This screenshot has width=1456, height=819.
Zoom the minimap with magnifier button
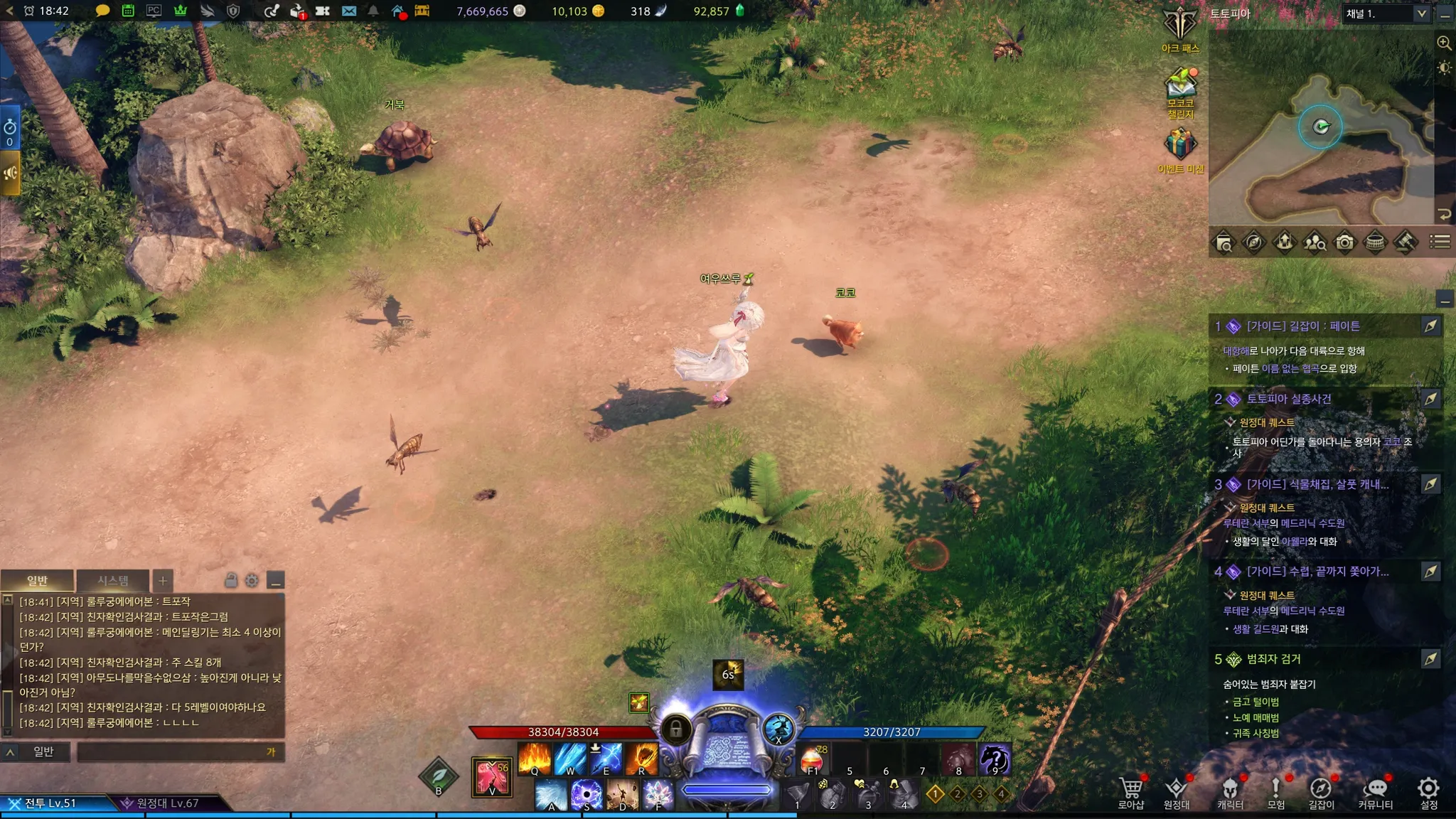coord(1444,43)
